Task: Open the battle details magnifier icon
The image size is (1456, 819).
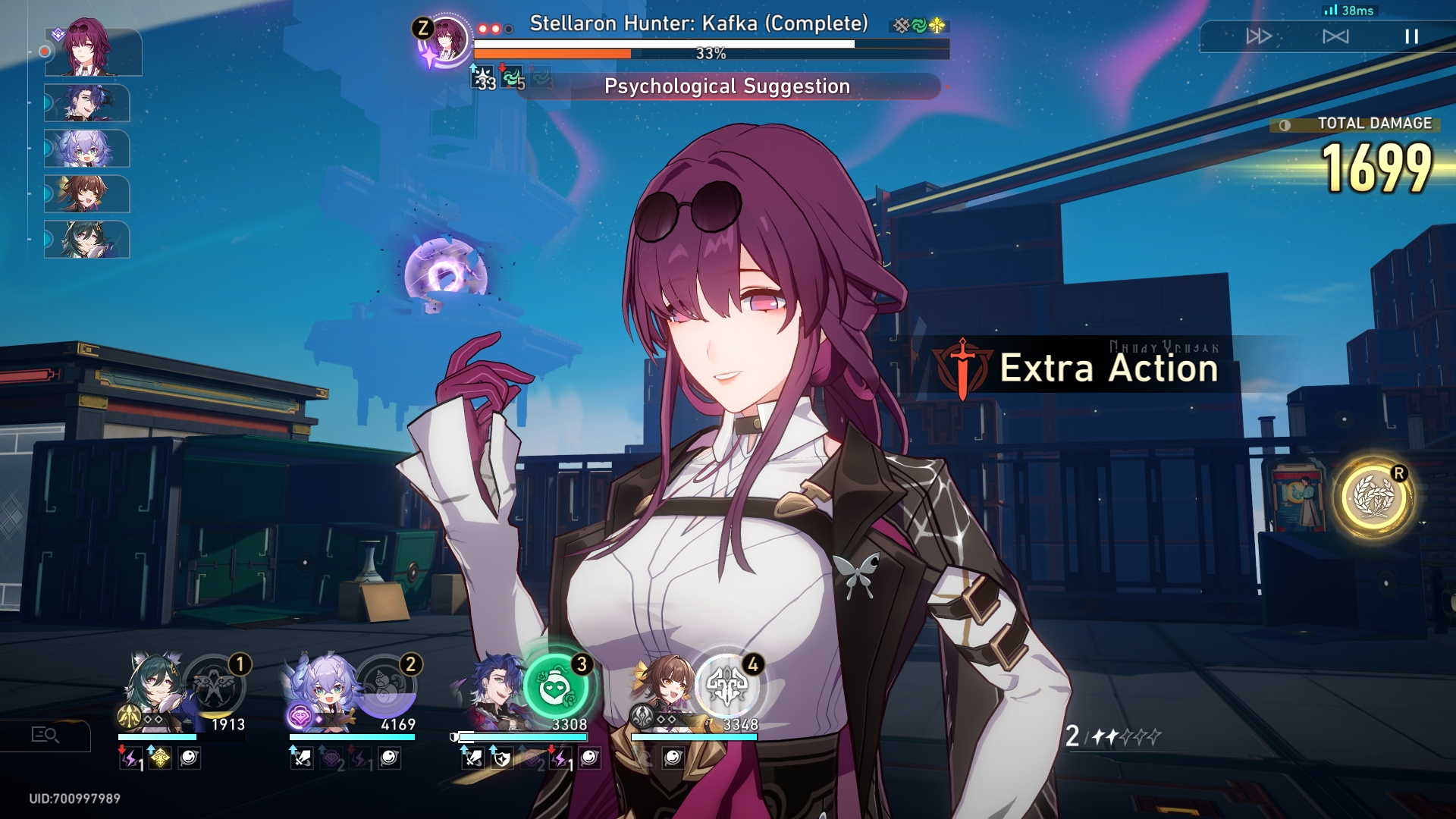Action: click(x=45, y=735)
